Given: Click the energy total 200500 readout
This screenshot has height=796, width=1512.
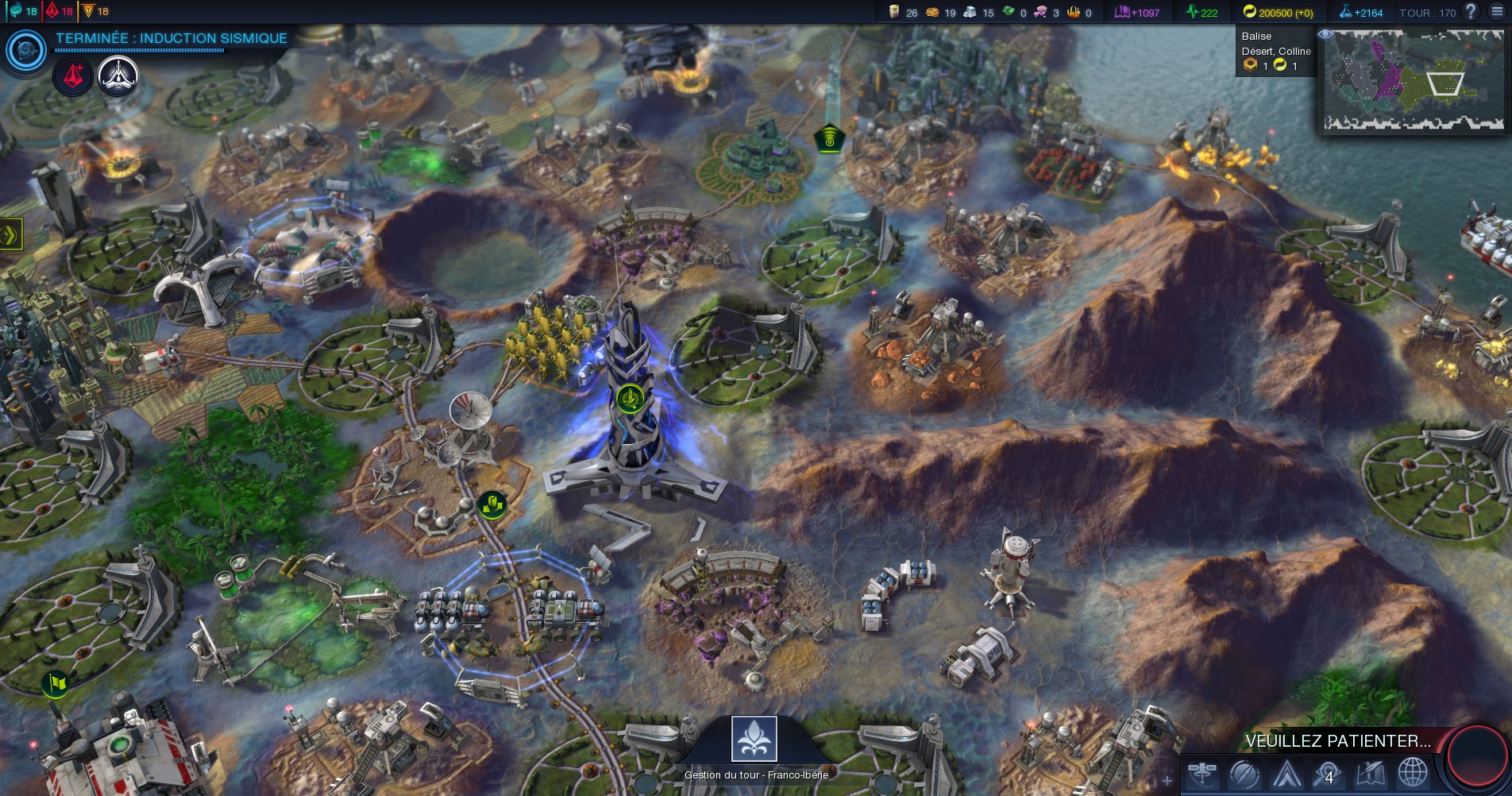Looking at the screenshot, I should tap(1278, 12).
